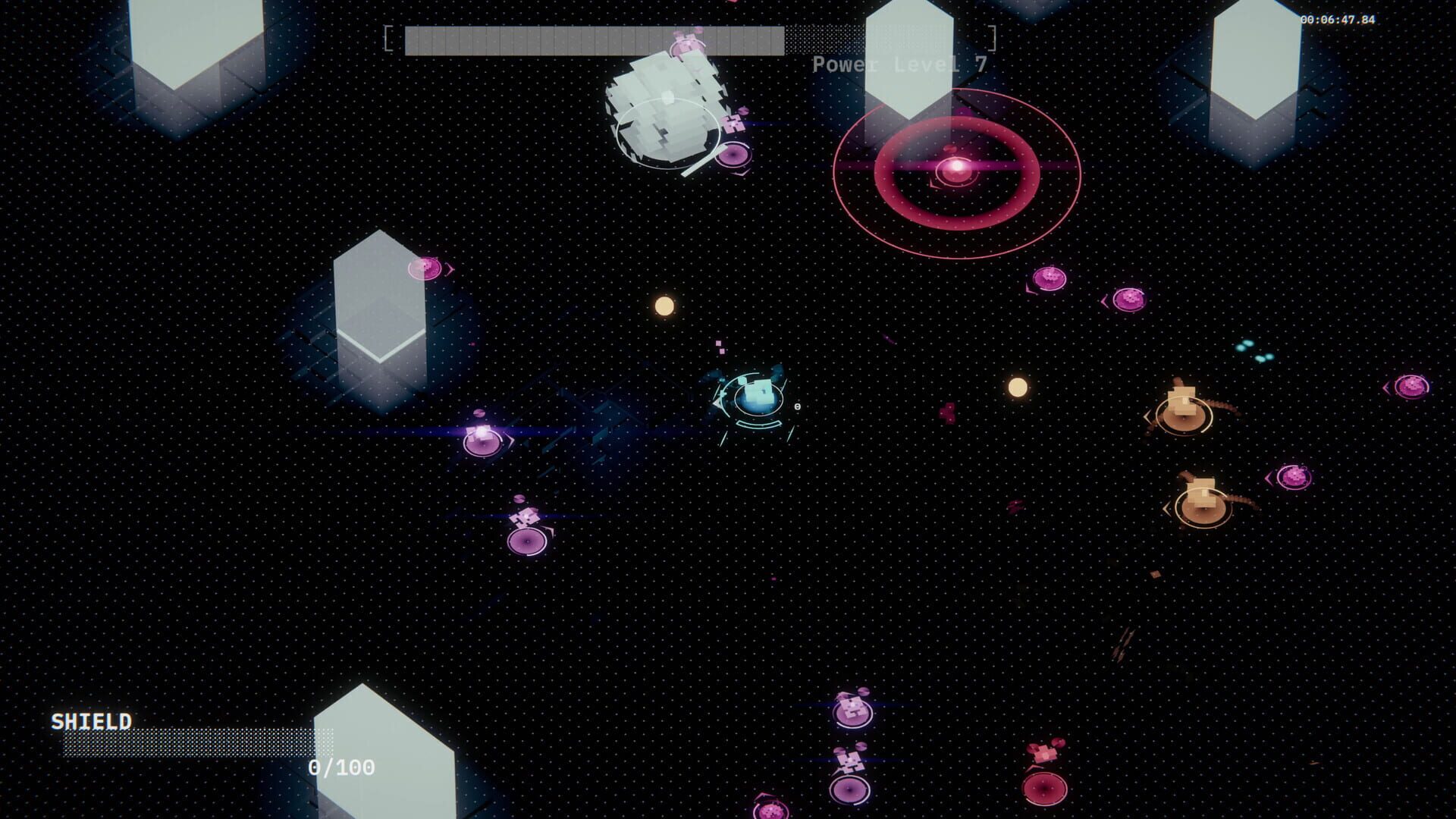
Task: Click the yellow orb pickup near center
Action: click(664, 307)
